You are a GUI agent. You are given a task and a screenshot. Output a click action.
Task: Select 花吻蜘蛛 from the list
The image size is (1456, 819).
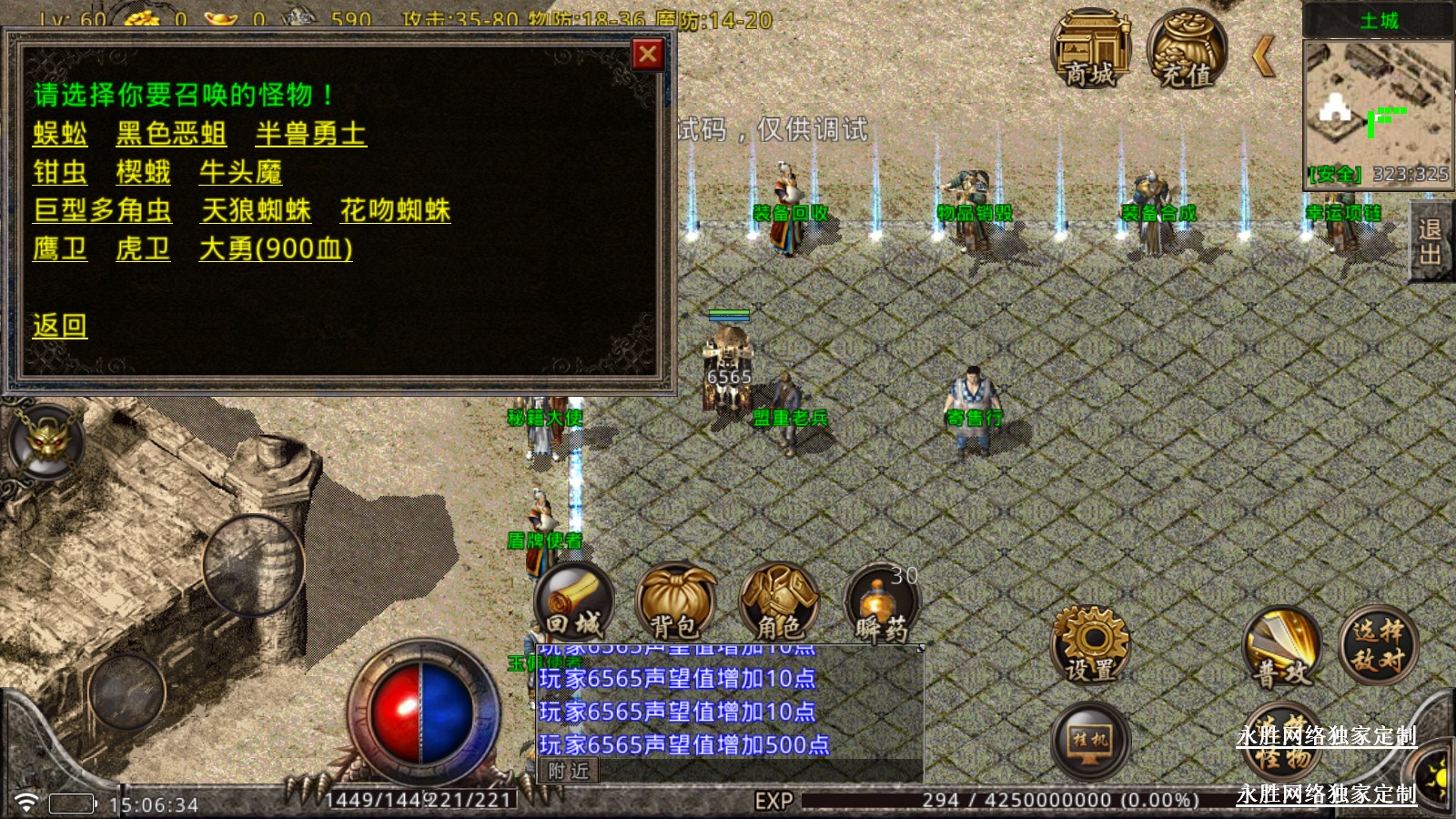(395, 210)
